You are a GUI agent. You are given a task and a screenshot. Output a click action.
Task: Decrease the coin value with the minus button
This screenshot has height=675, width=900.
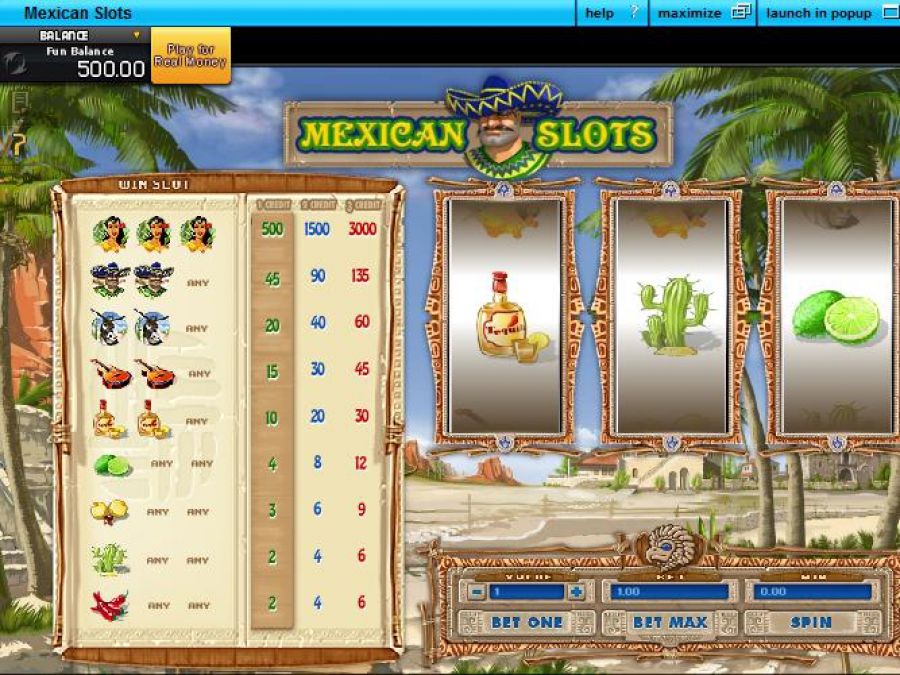pyautogui.click(x=476, y=592)
